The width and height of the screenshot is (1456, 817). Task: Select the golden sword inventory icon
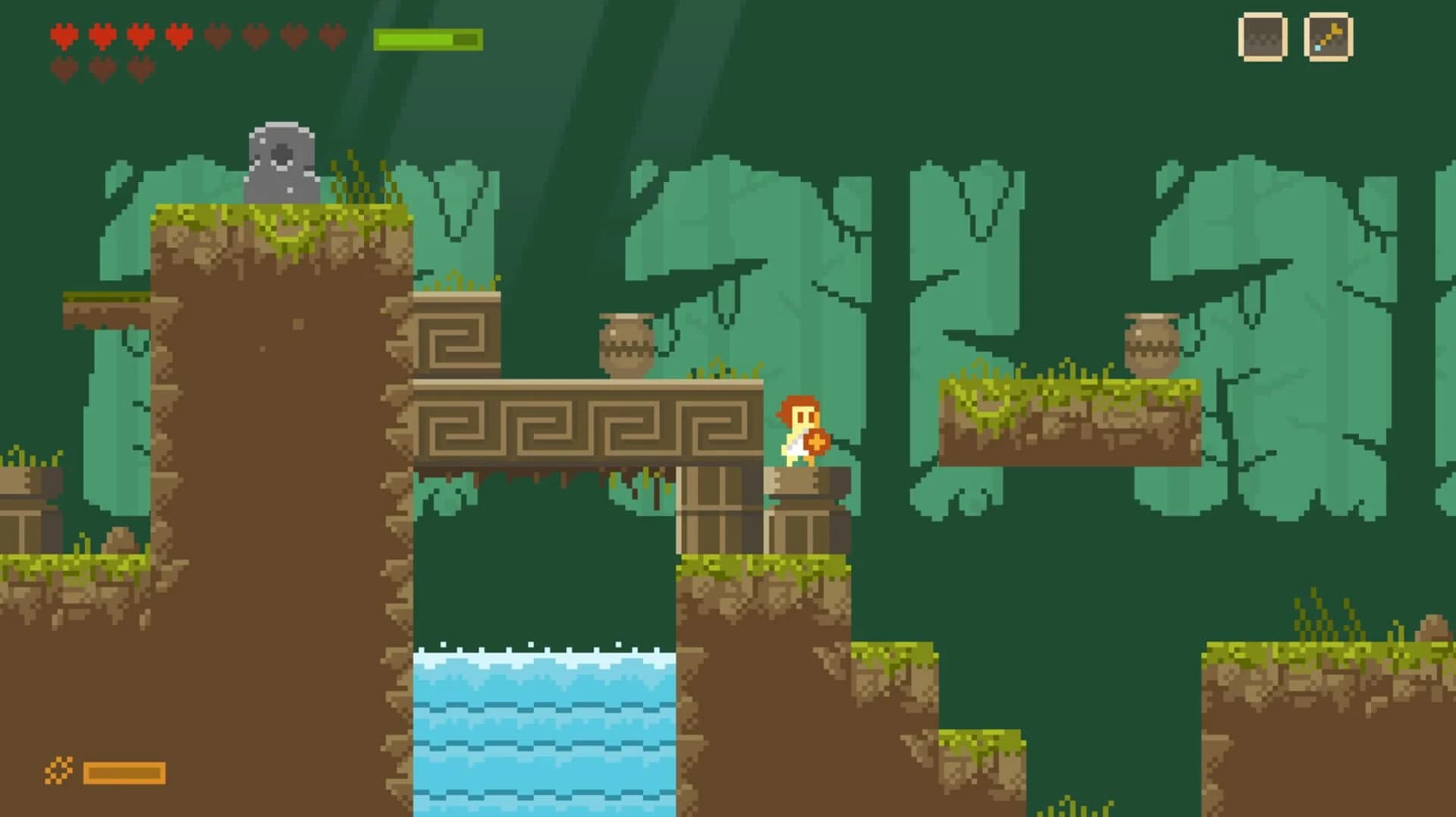click(1328, 36)
